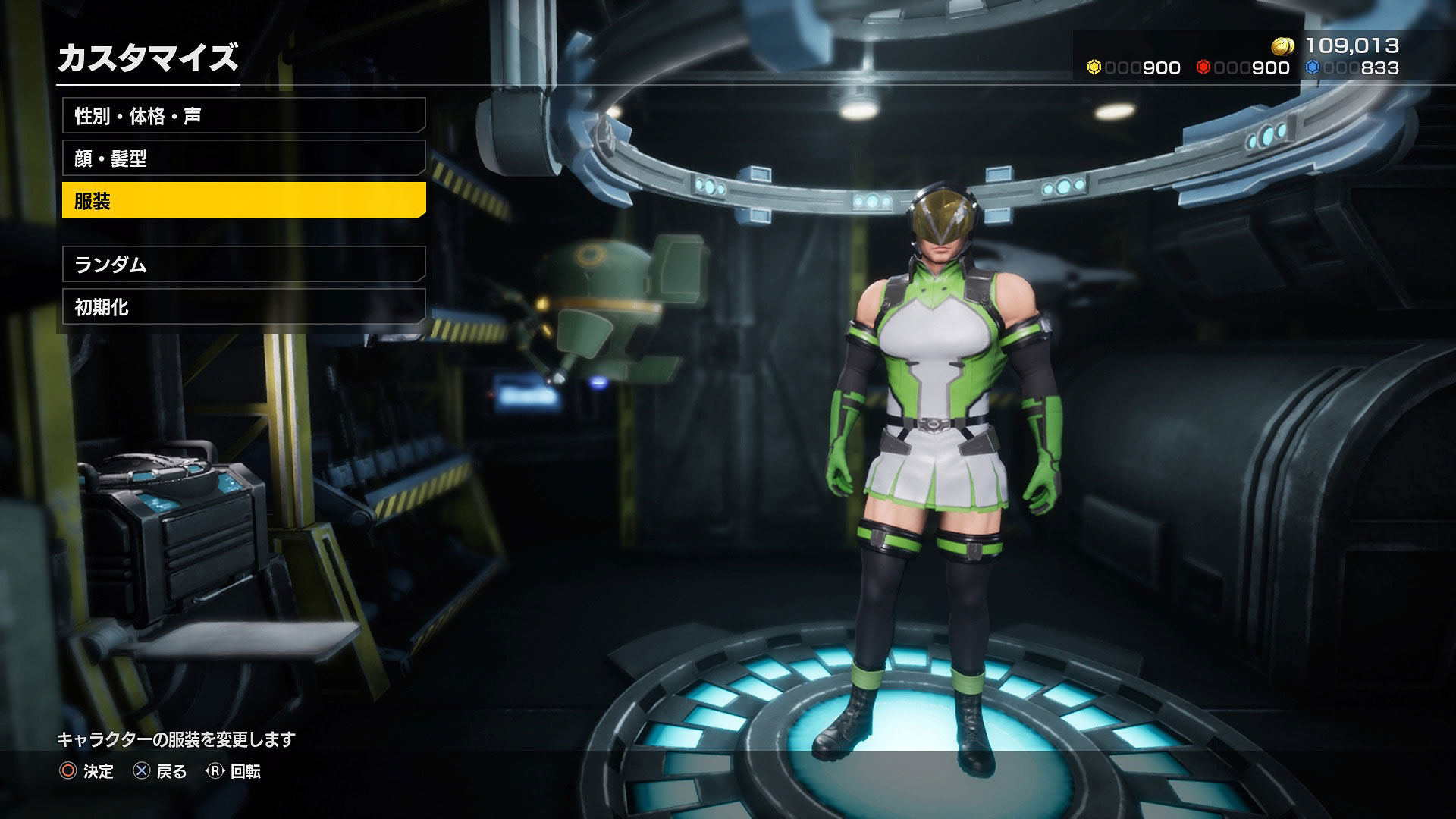This screenshot has width=1456, height=819.
Task: Click the 初期化 reset entry
Action: [x=243, y=307]
